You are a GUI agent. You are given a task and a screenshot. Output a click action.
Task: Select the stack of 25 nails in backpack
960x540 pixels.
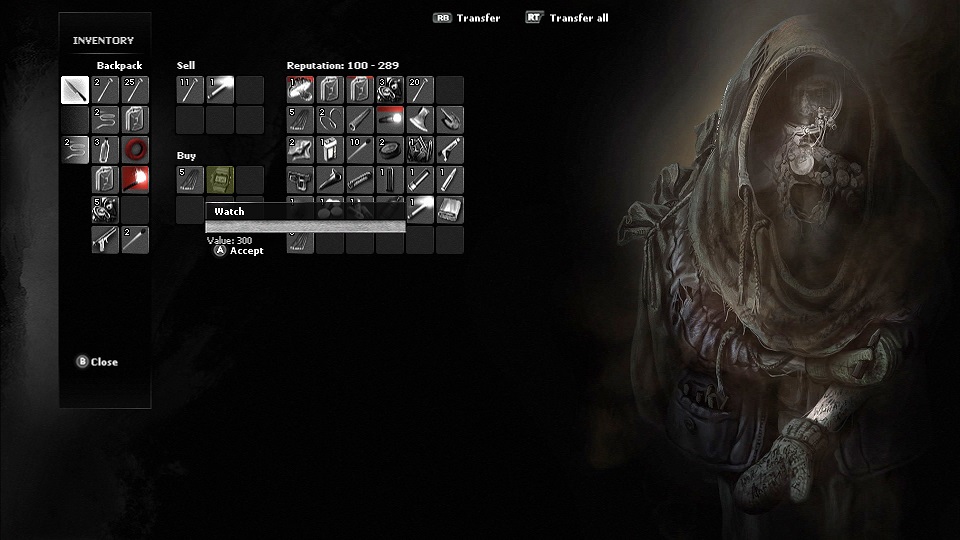point(135,90)
